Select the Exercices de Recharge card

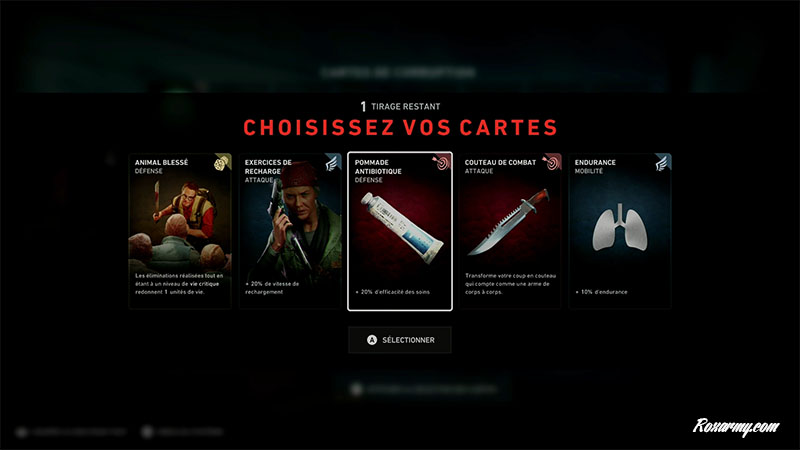tap(290, 231)
